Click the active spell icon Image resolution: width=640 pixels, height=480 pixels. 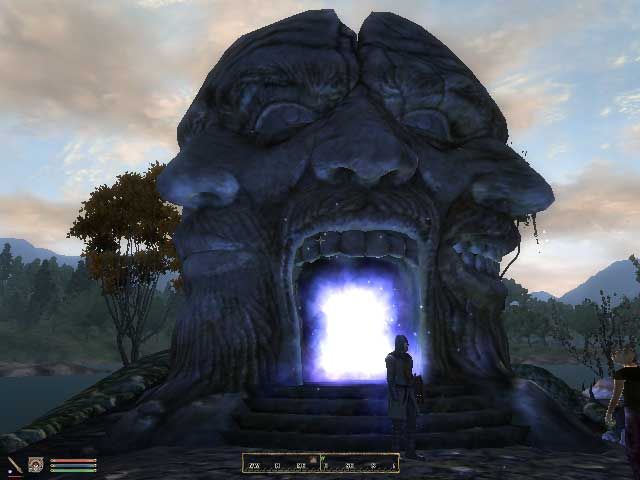[x=36, y=465]
